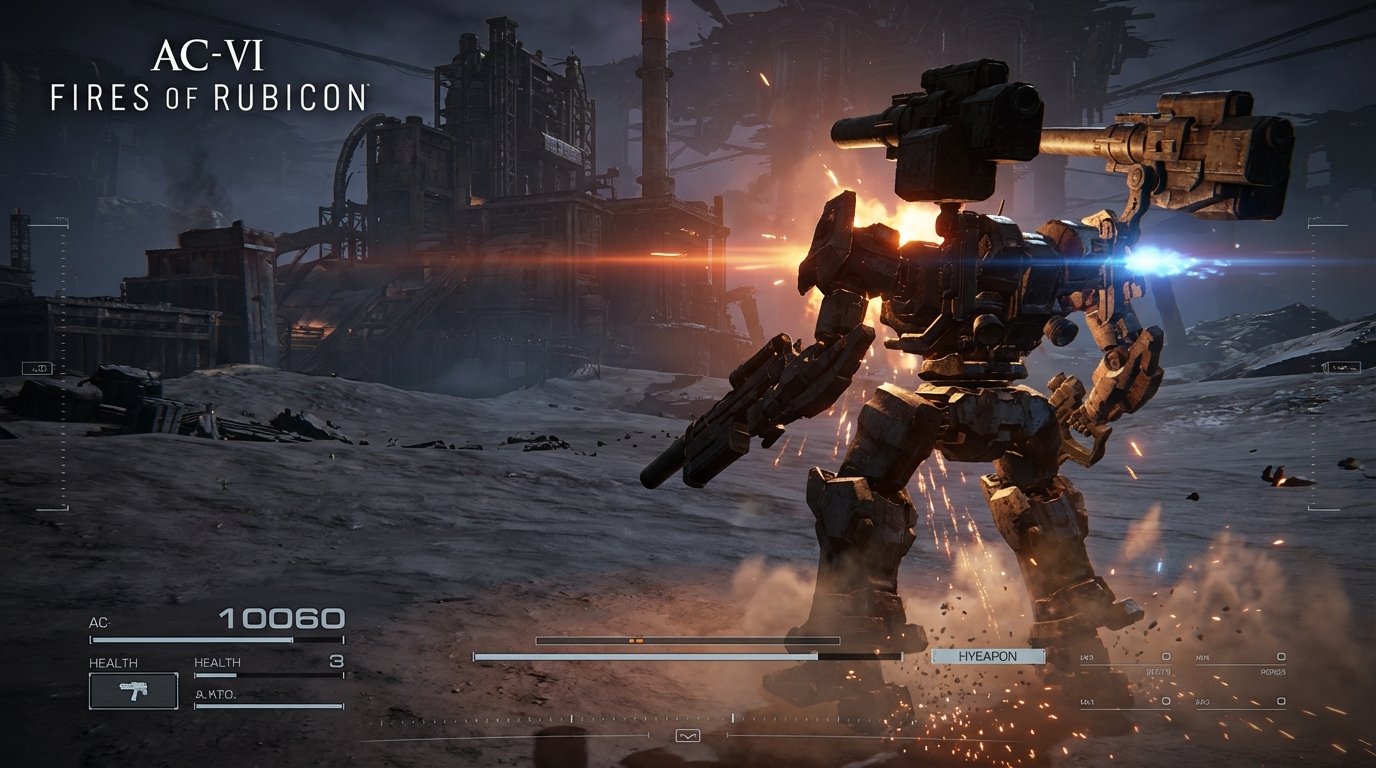This screenshot has height=768, width=1376.
Task: Click the bottom-left weapon slot square indicator
Action: [x=1166, y=701]
